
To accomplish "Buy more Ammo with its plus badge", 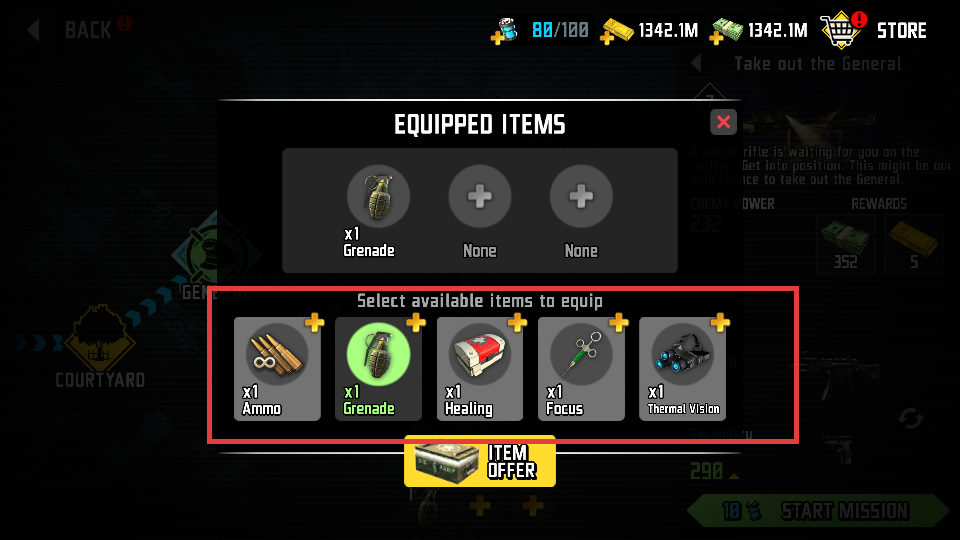I will click(314, 322).
